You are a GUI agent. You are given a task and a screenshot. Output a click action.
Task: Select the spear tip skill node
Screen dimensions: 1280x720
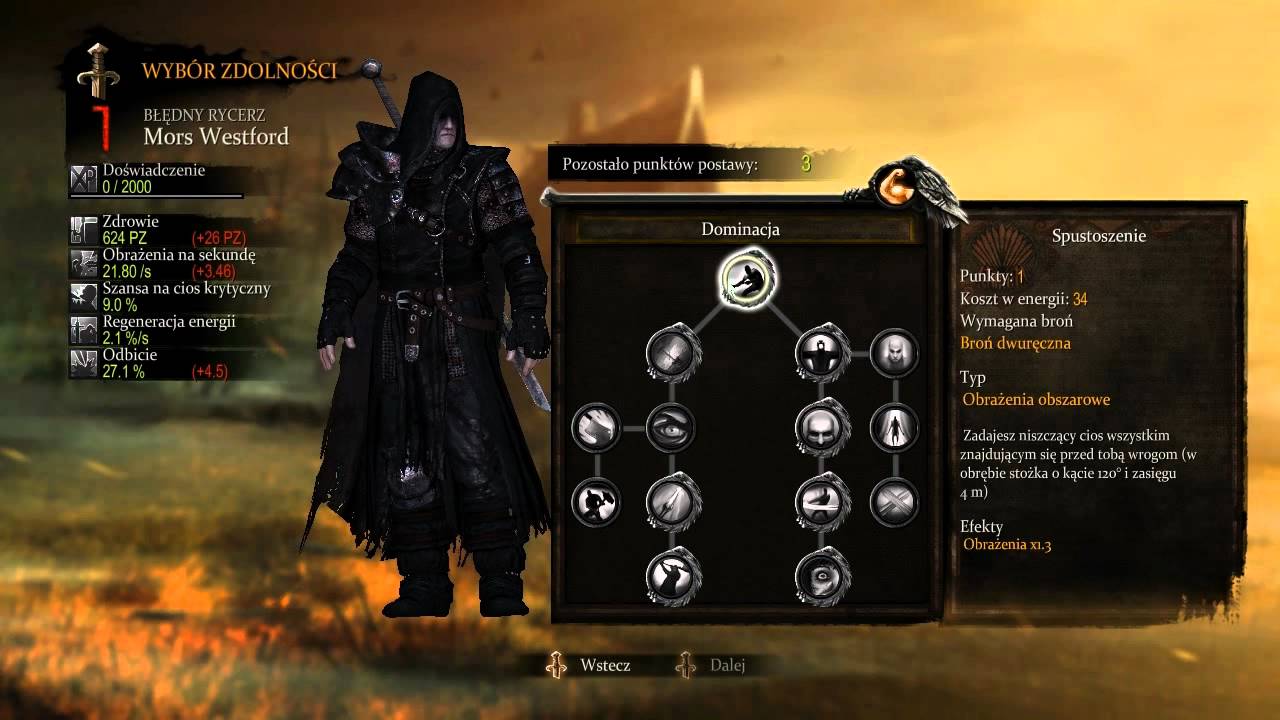tap(672, 501)
